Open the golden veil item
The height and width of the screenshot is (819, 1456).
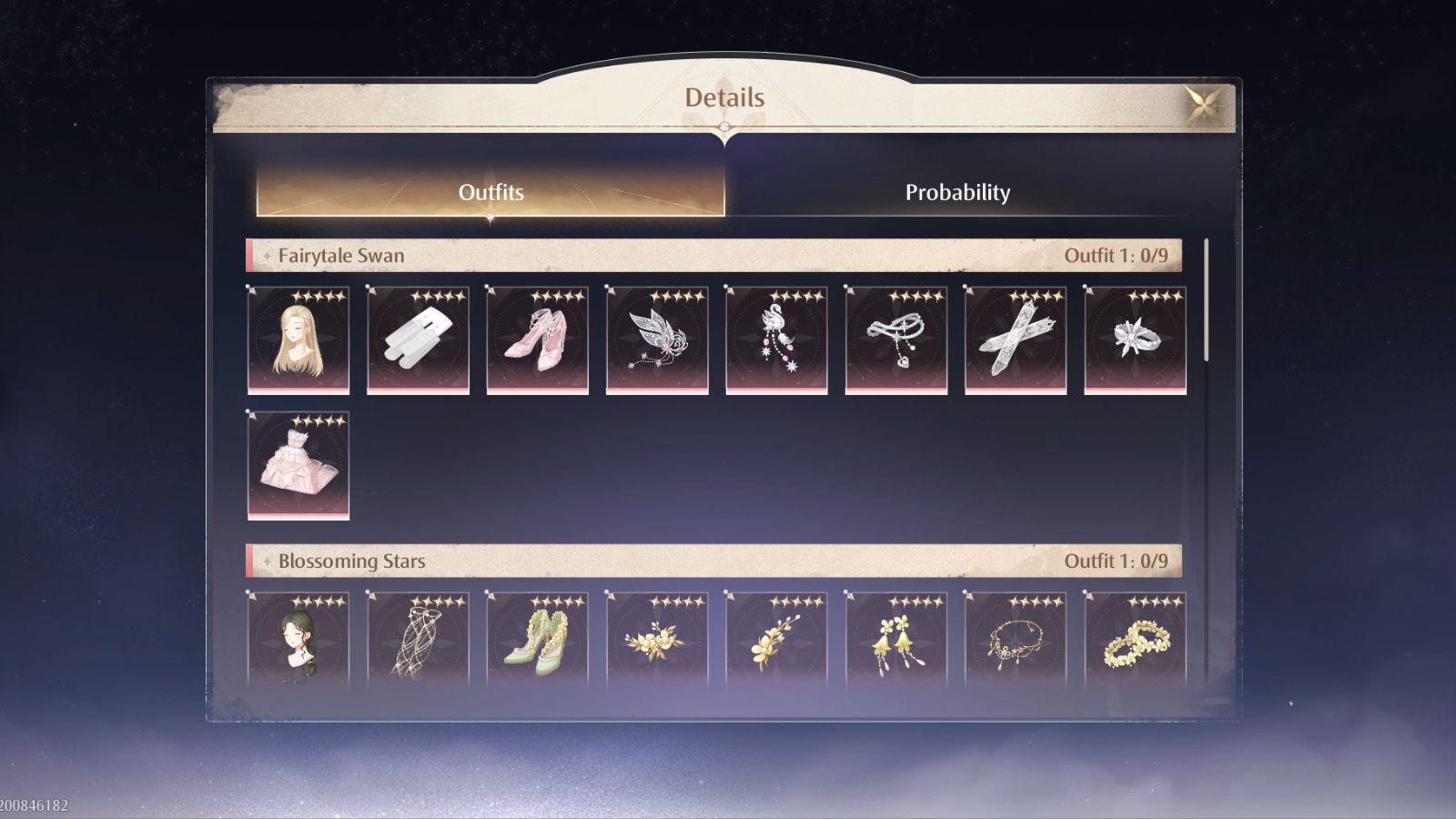418,642
